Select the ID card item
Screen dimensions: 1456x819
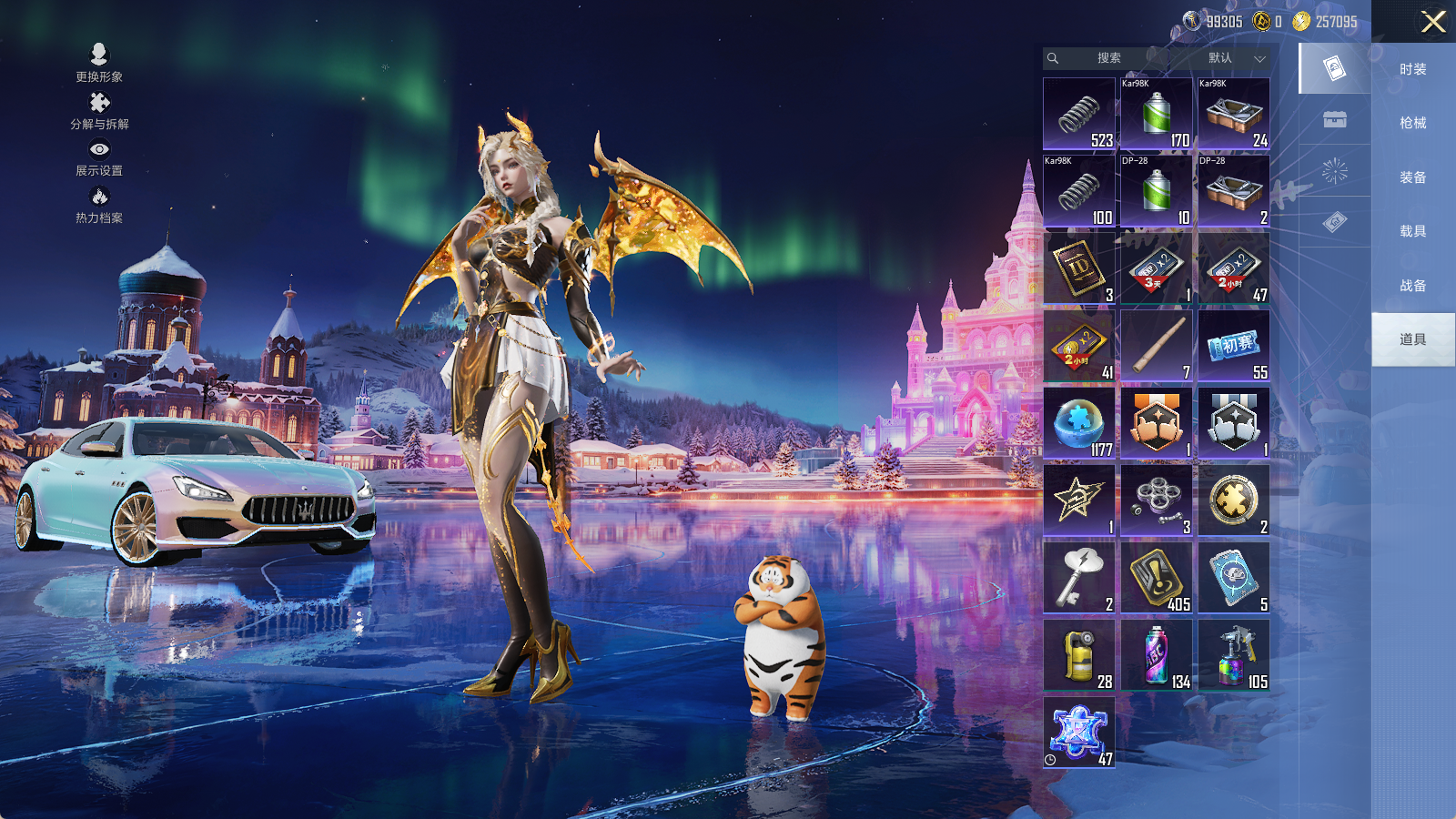[1079, 268]
